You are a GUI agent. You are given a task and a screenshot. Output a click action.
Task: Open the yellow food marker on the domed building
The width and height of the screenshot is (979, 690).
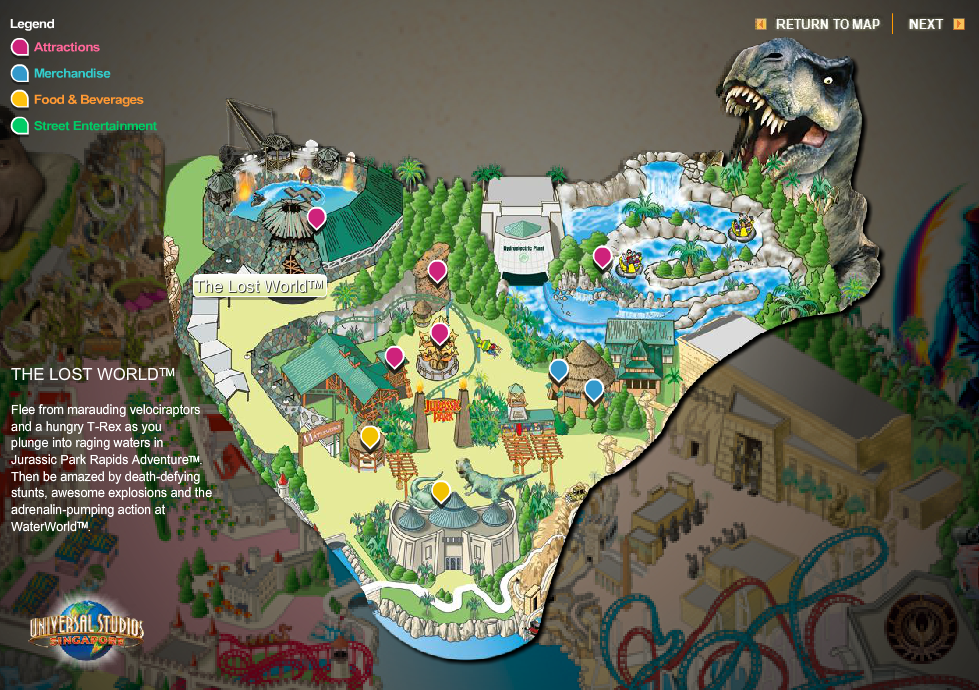(441, 490)
